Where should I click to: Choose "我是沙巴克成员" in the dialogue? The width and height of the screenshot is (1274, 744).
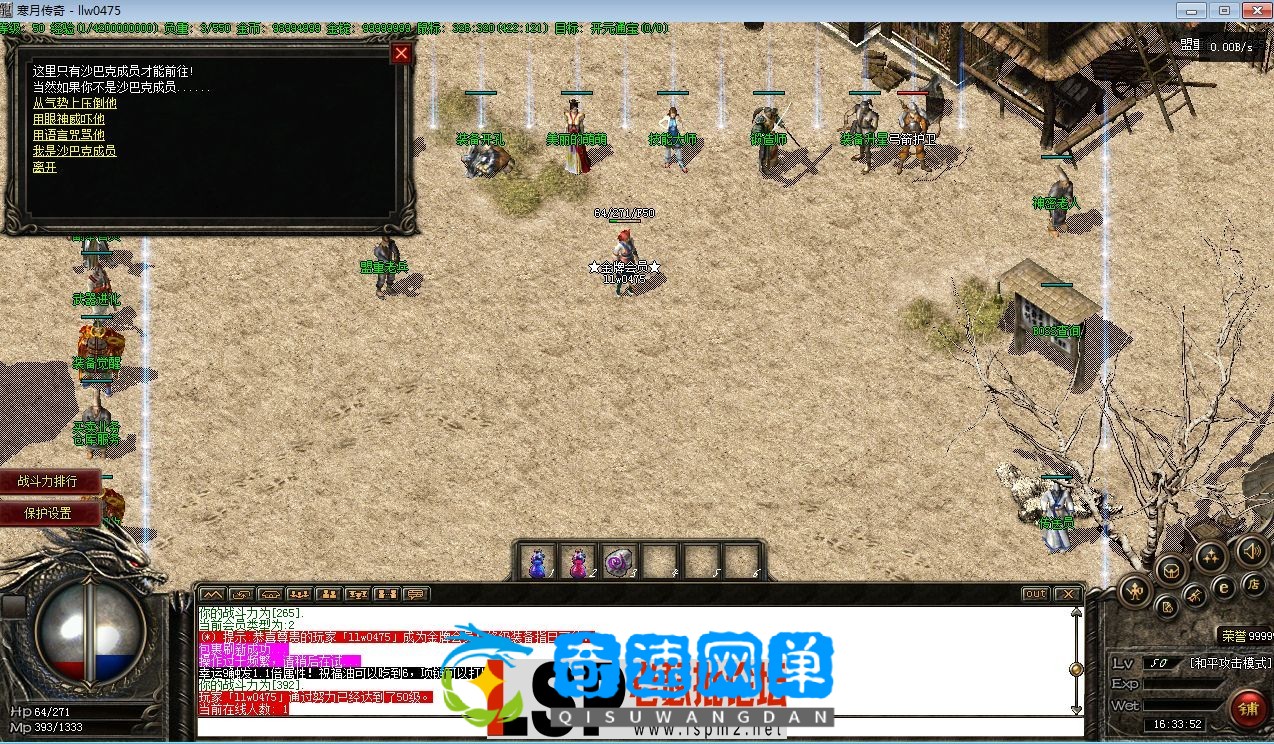74,151
